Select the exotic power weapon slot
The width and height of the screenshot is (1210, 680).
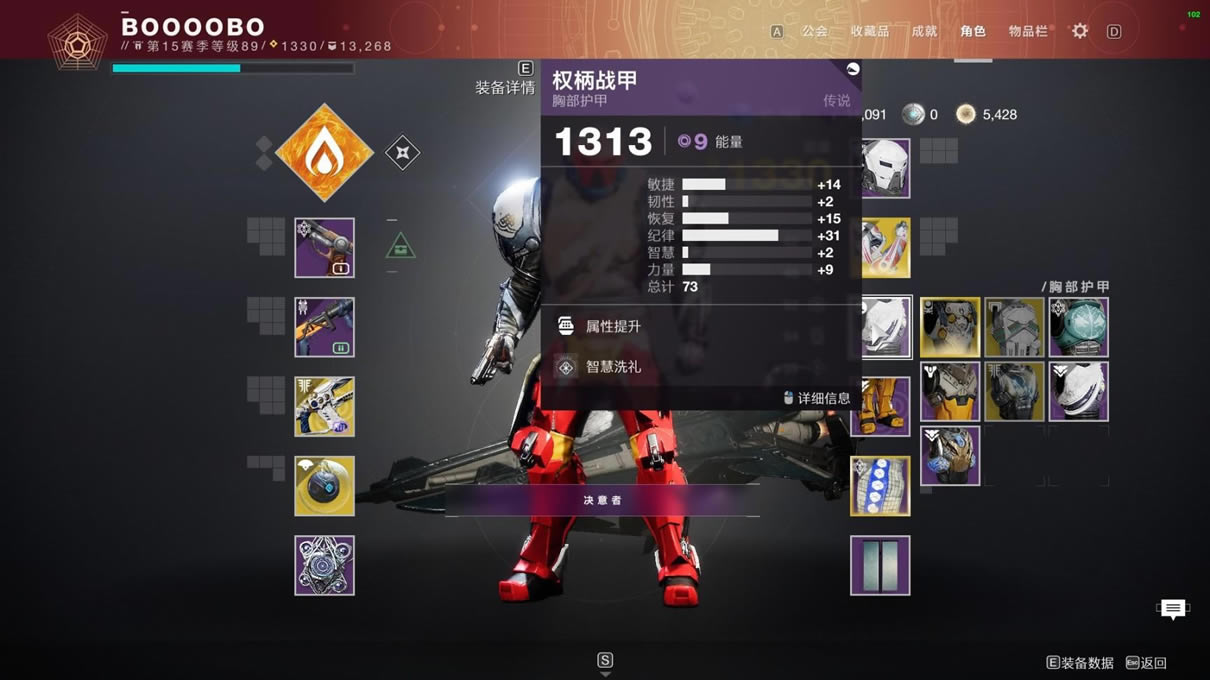(324, 407)
